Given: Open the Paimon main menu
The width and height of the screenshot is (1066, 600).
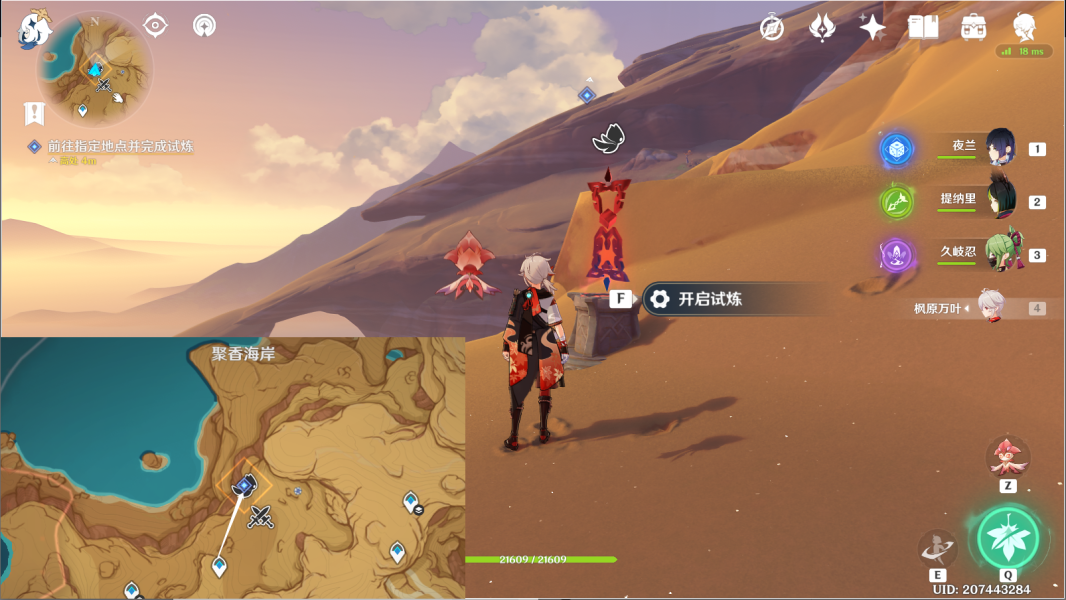Looking at the screenshot, I should click(33, 29).
